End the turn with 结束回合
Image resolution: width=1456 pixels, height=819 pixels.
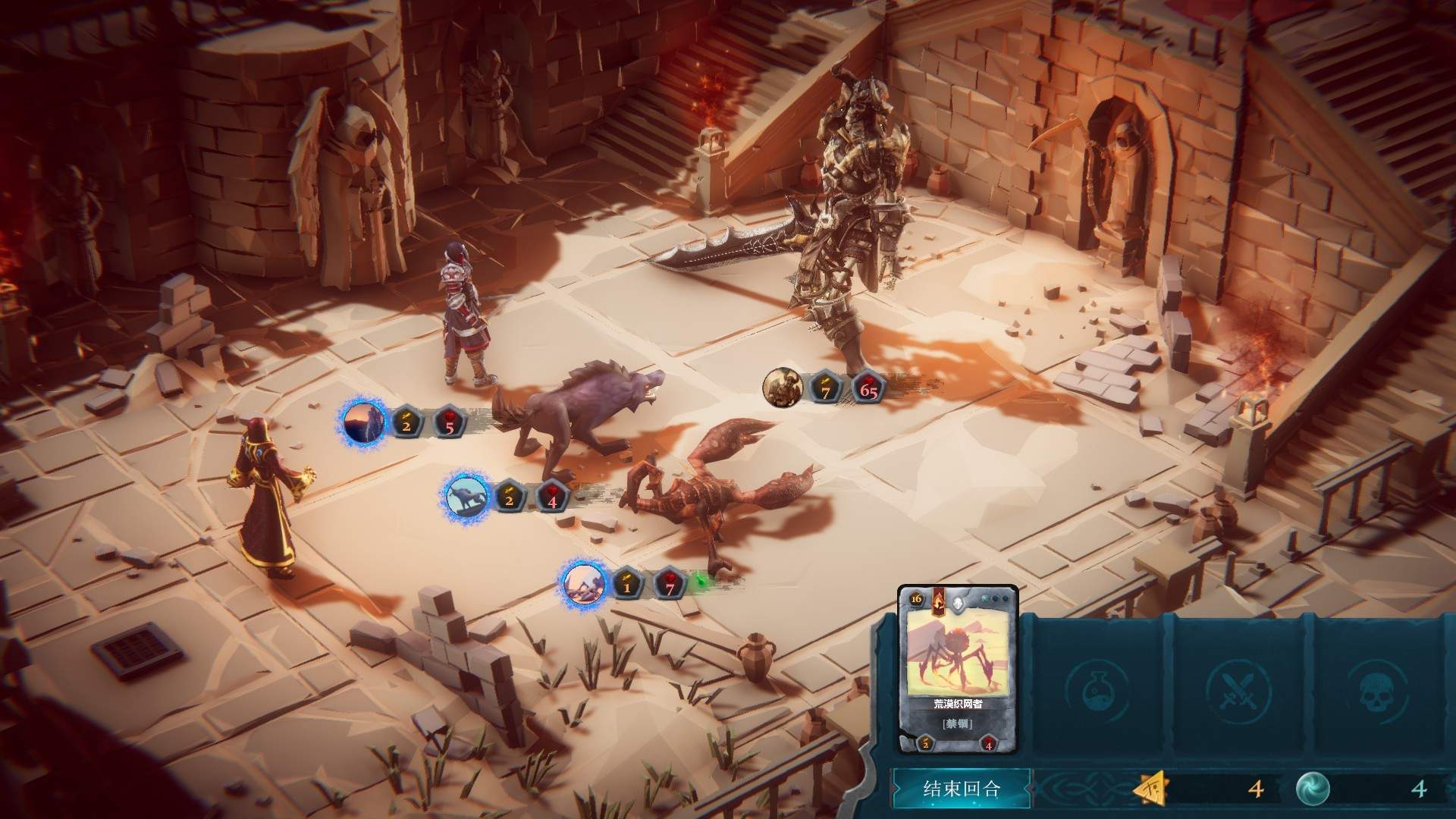[x=962, y=789]
